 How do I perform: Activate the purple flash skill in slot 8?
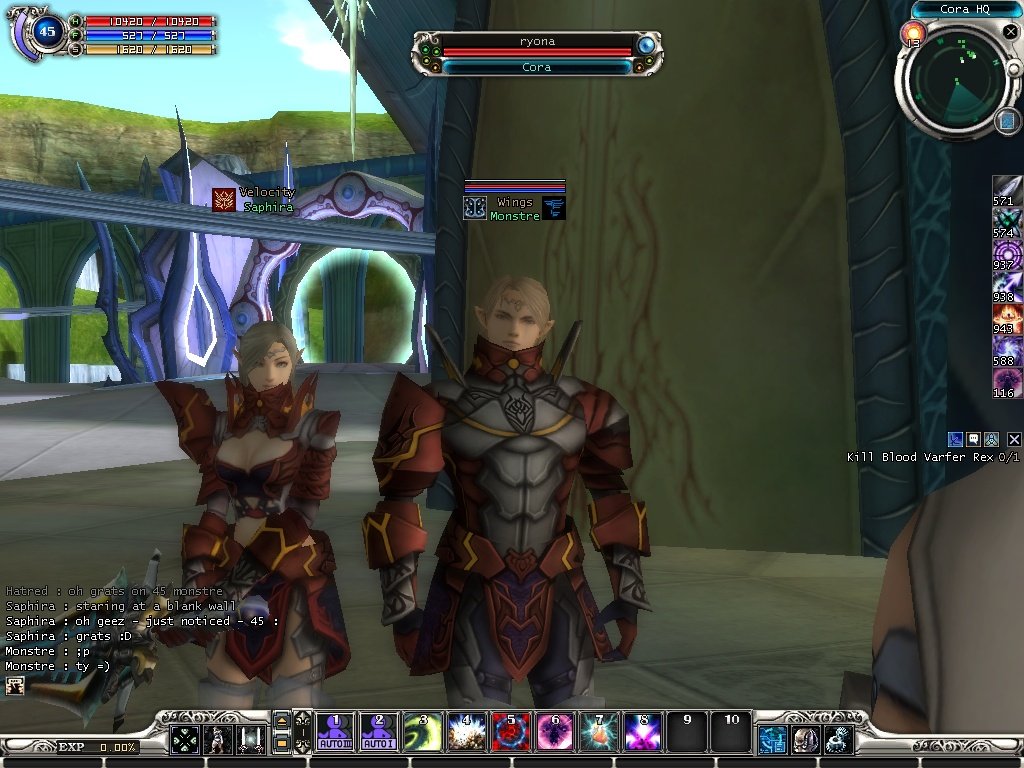click(x=642, y=732)
